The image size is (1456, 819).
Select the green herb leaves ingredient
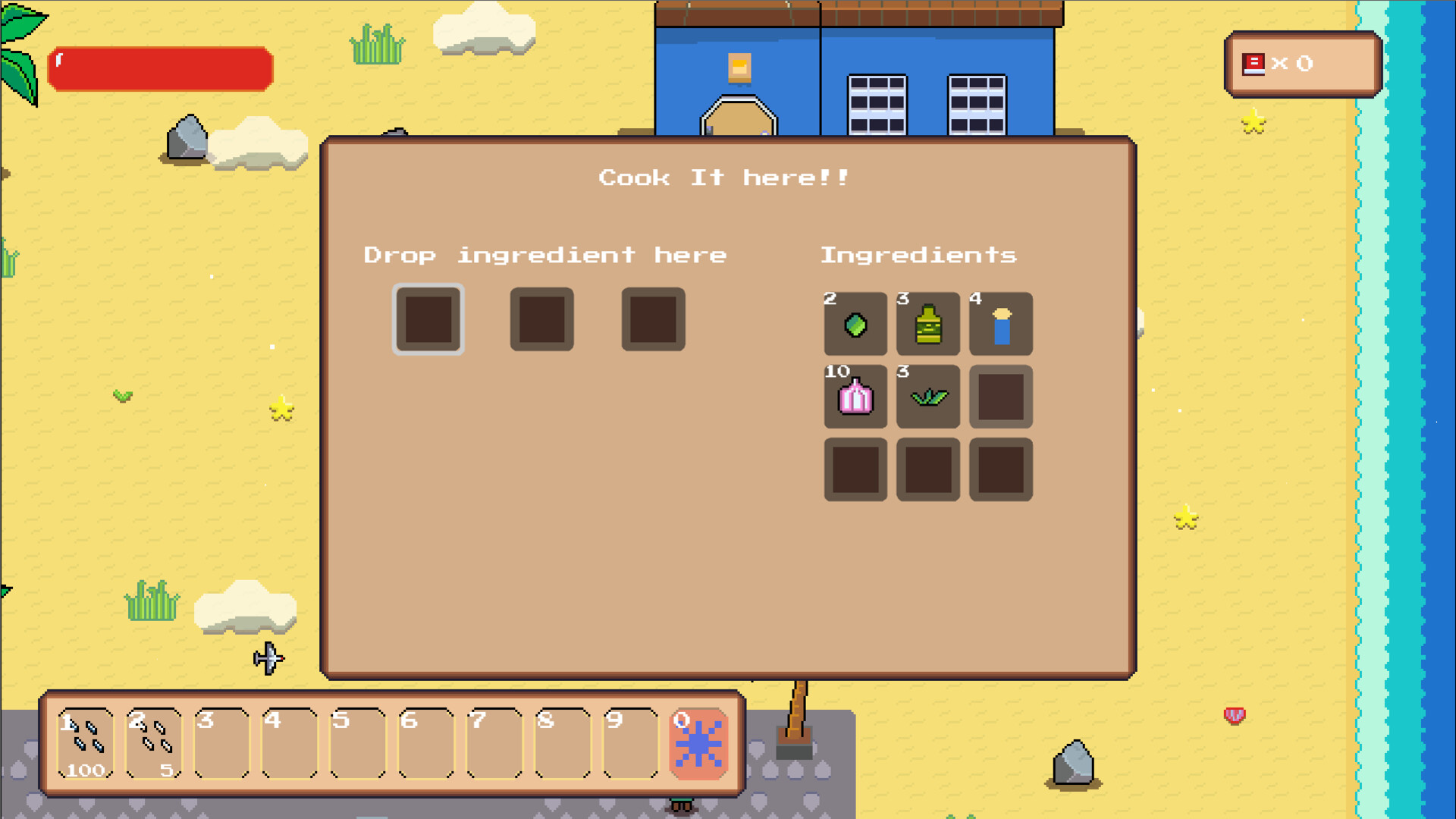927,397
